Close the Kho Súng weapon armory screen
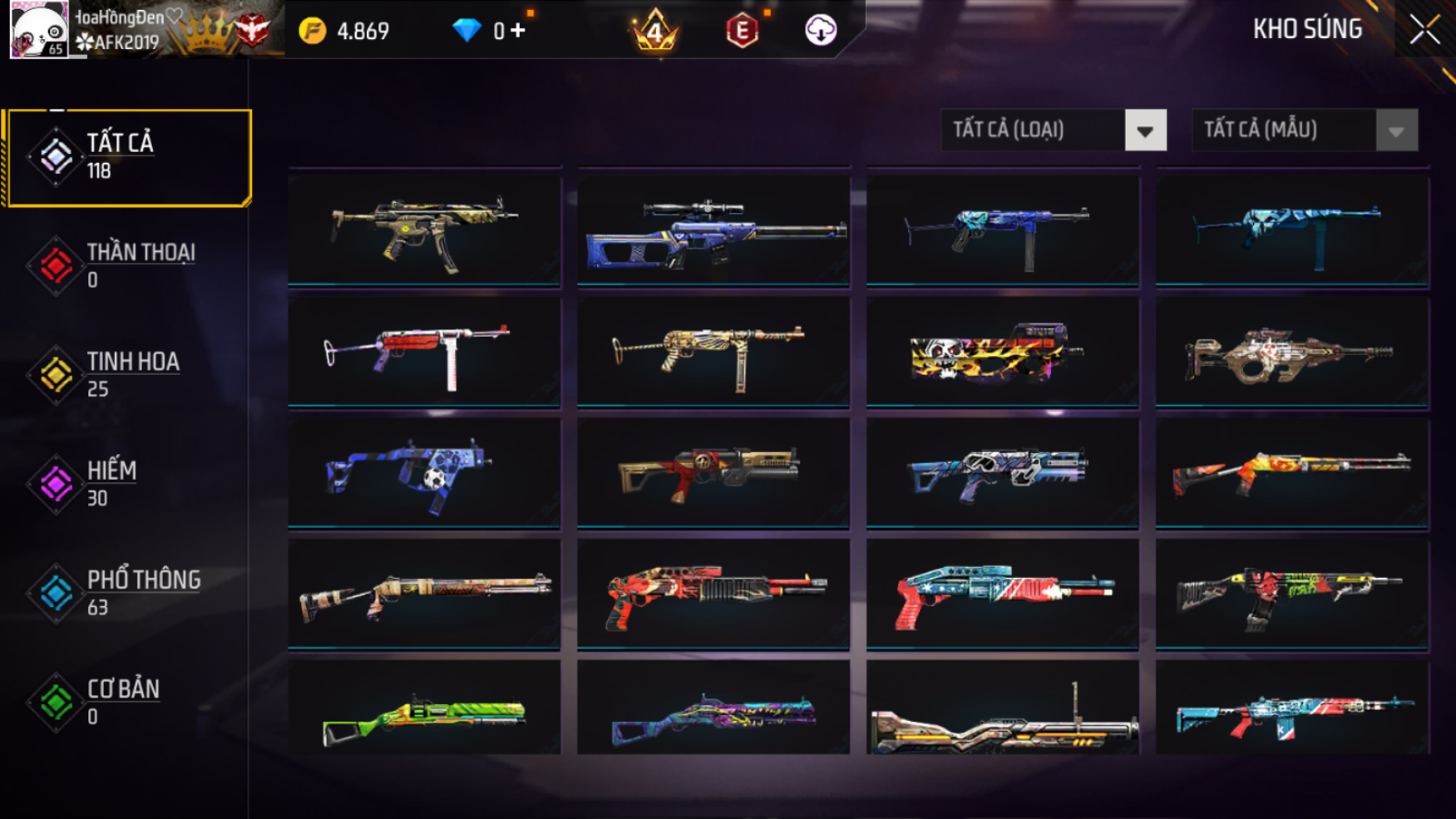The height and width of the screenshot is (819, 1456). coord(1424,30)
